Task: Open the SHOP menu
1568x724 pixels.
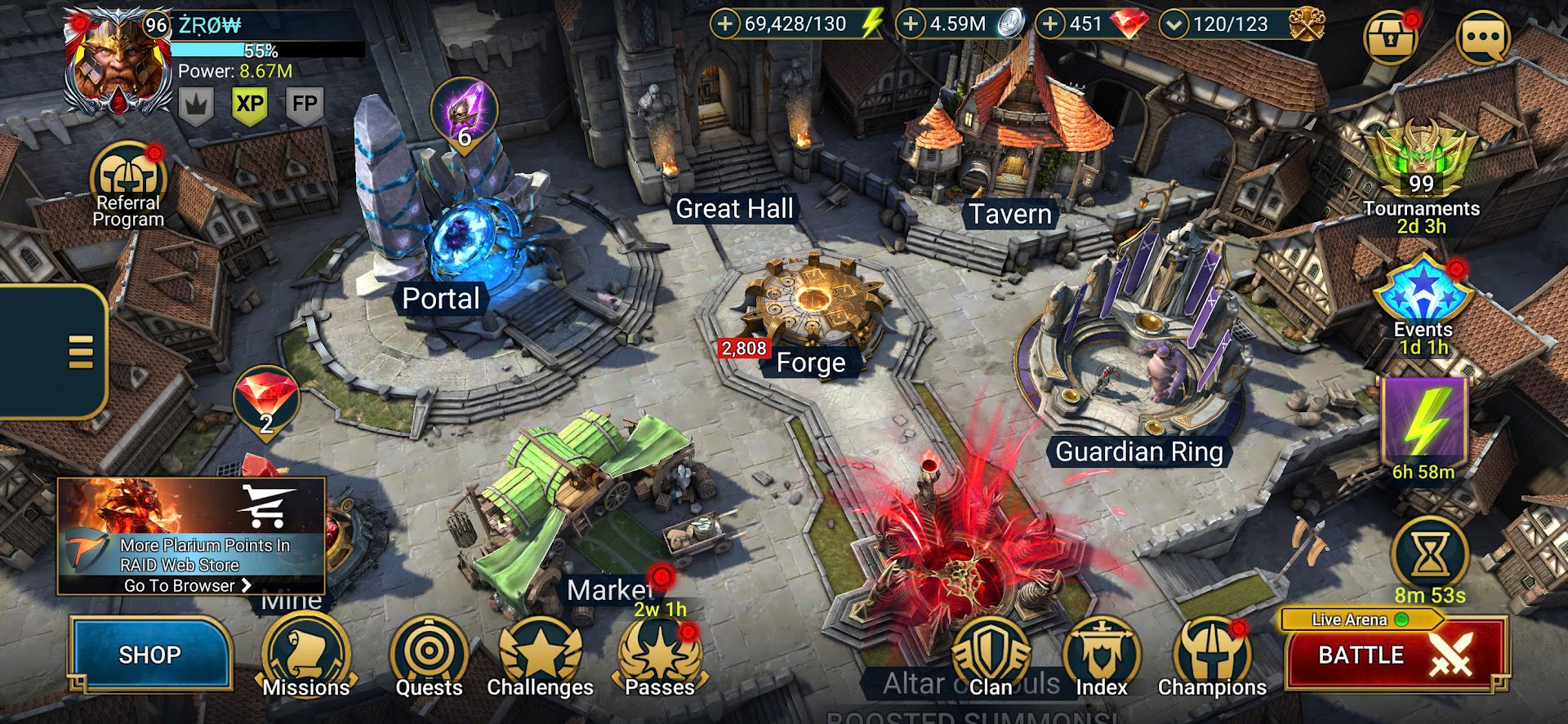Action: [x=150, y=655]
